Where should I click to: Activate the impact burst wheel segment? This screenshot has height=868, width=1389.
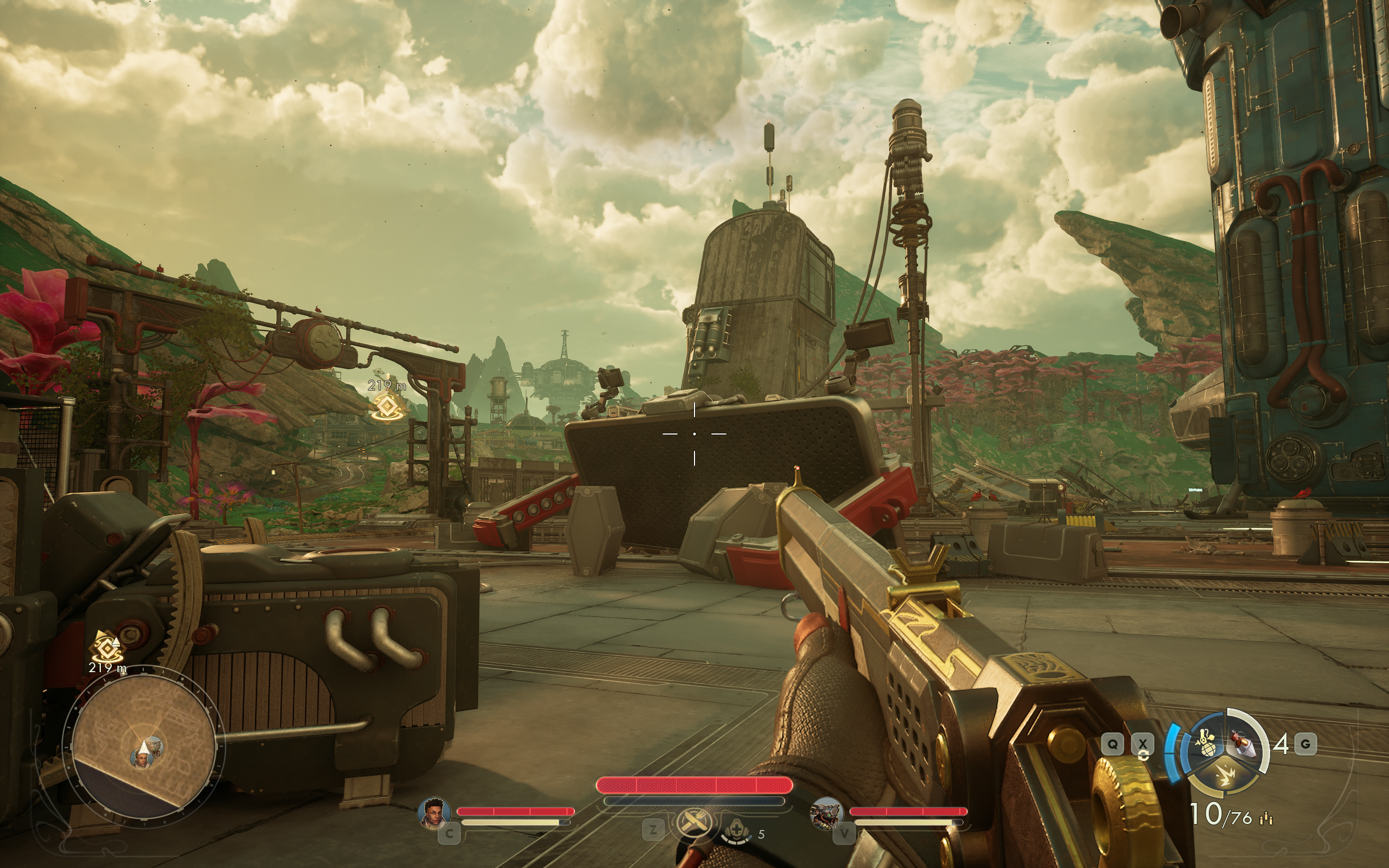point(1226,776)
